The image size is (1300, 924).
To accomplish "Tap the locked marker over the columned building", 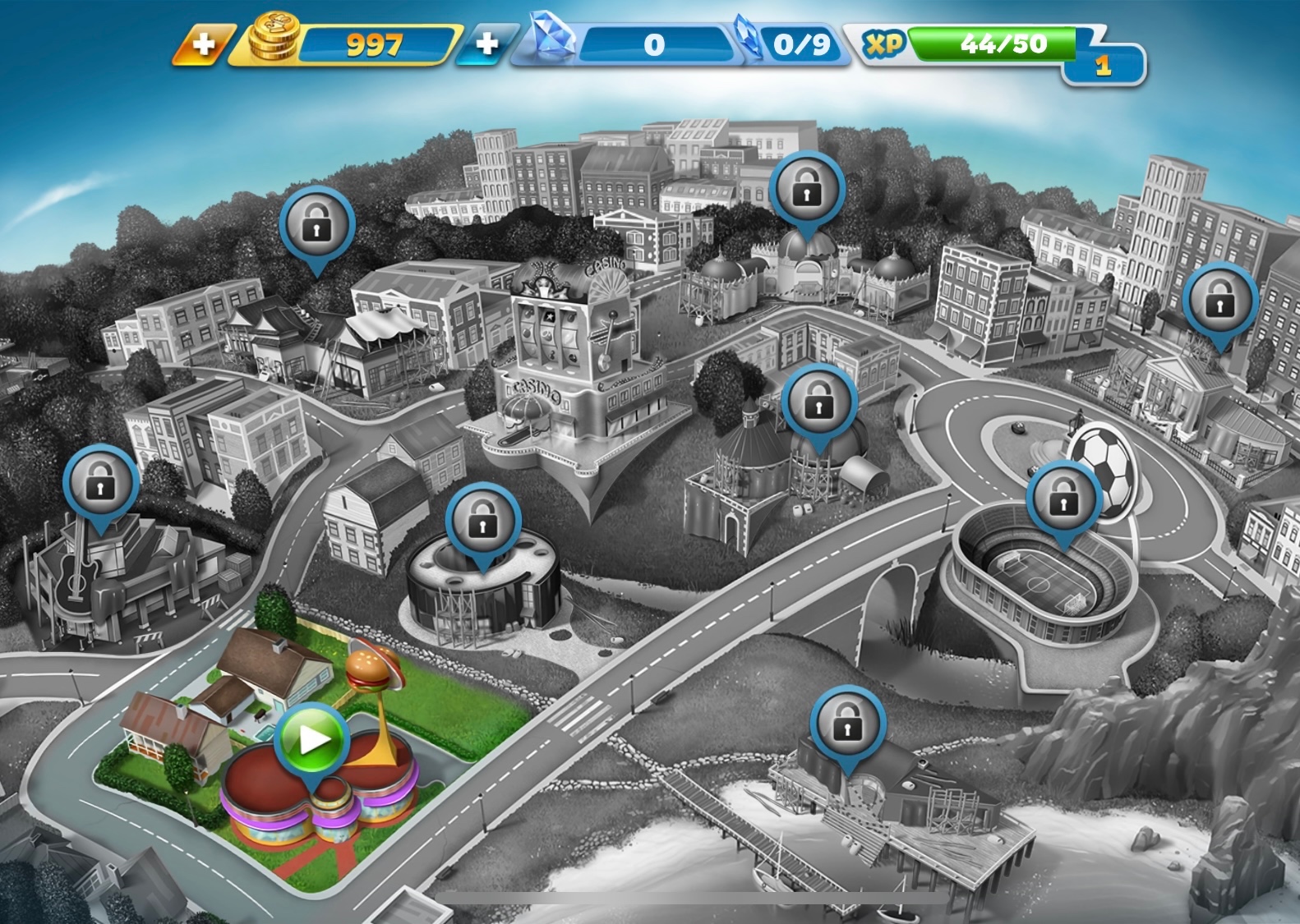I will click(x=1219, y=301).
